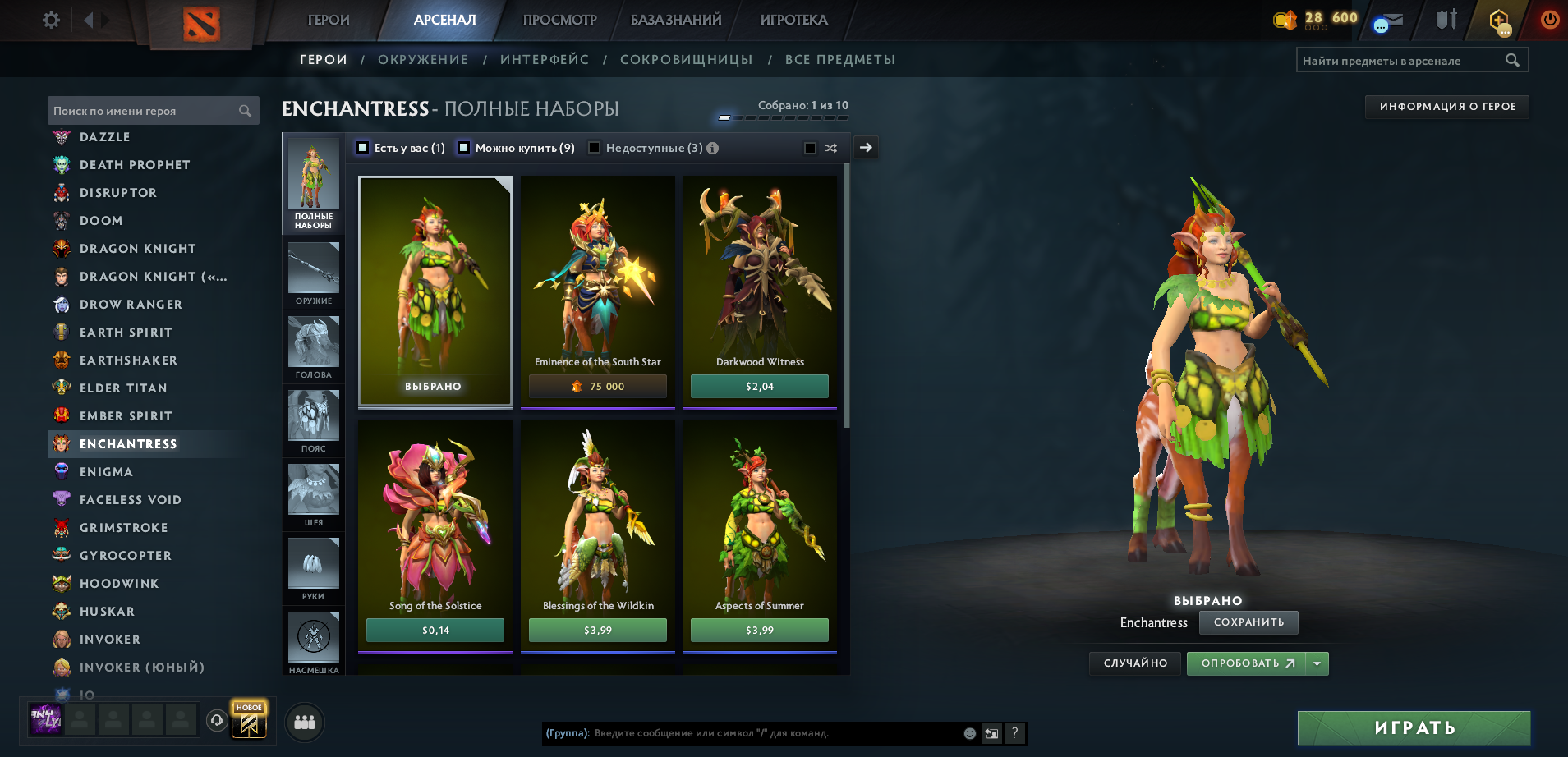Open the ОКРУЖЕНИЕ arsenal tab
The height and width of the screenshot is (757, 1568).
[x=423, y=59]
